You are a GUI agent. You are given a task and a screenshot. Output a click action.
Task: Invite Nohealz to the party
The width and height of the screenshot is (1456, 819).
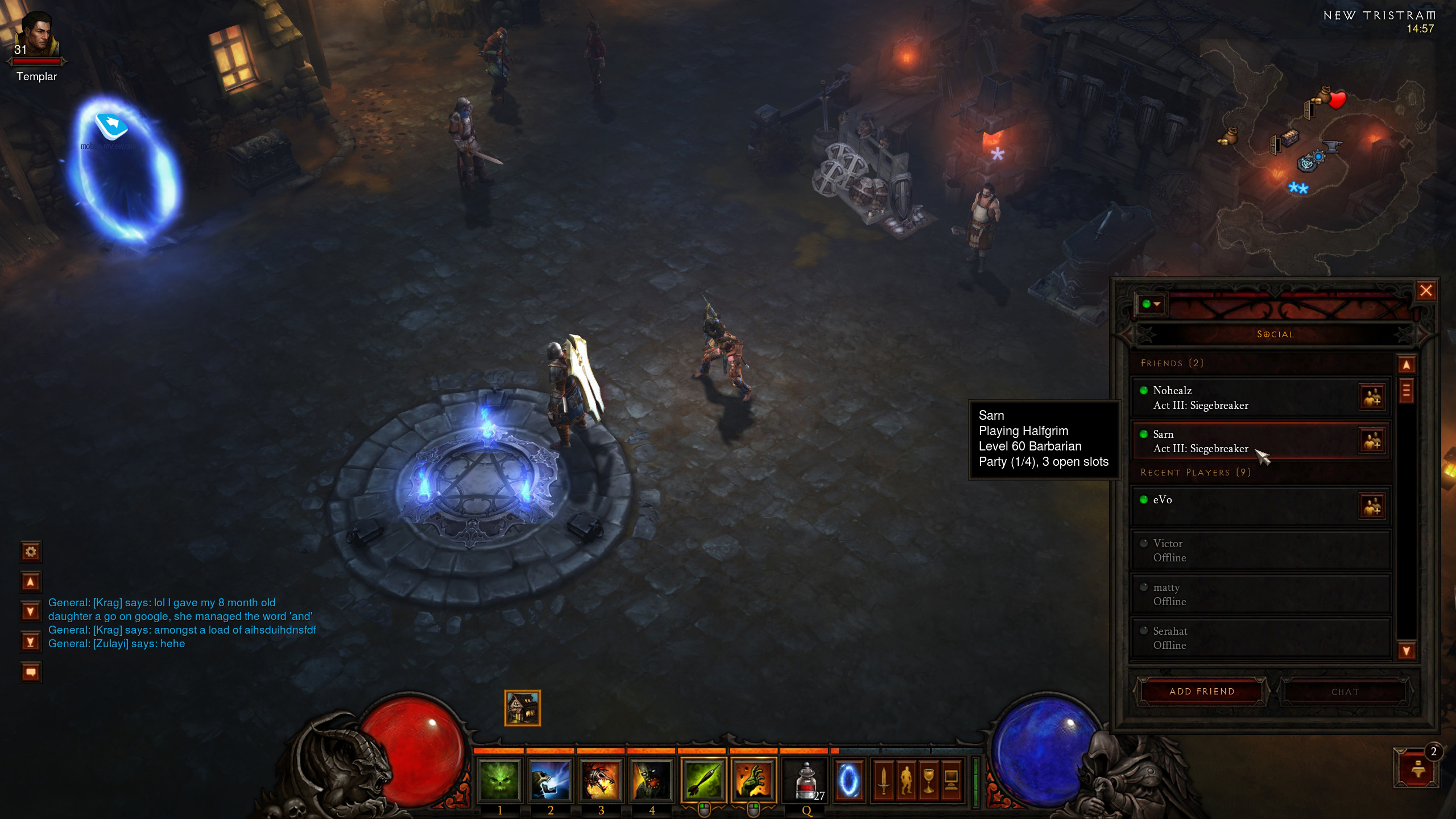click(1371, 397)
